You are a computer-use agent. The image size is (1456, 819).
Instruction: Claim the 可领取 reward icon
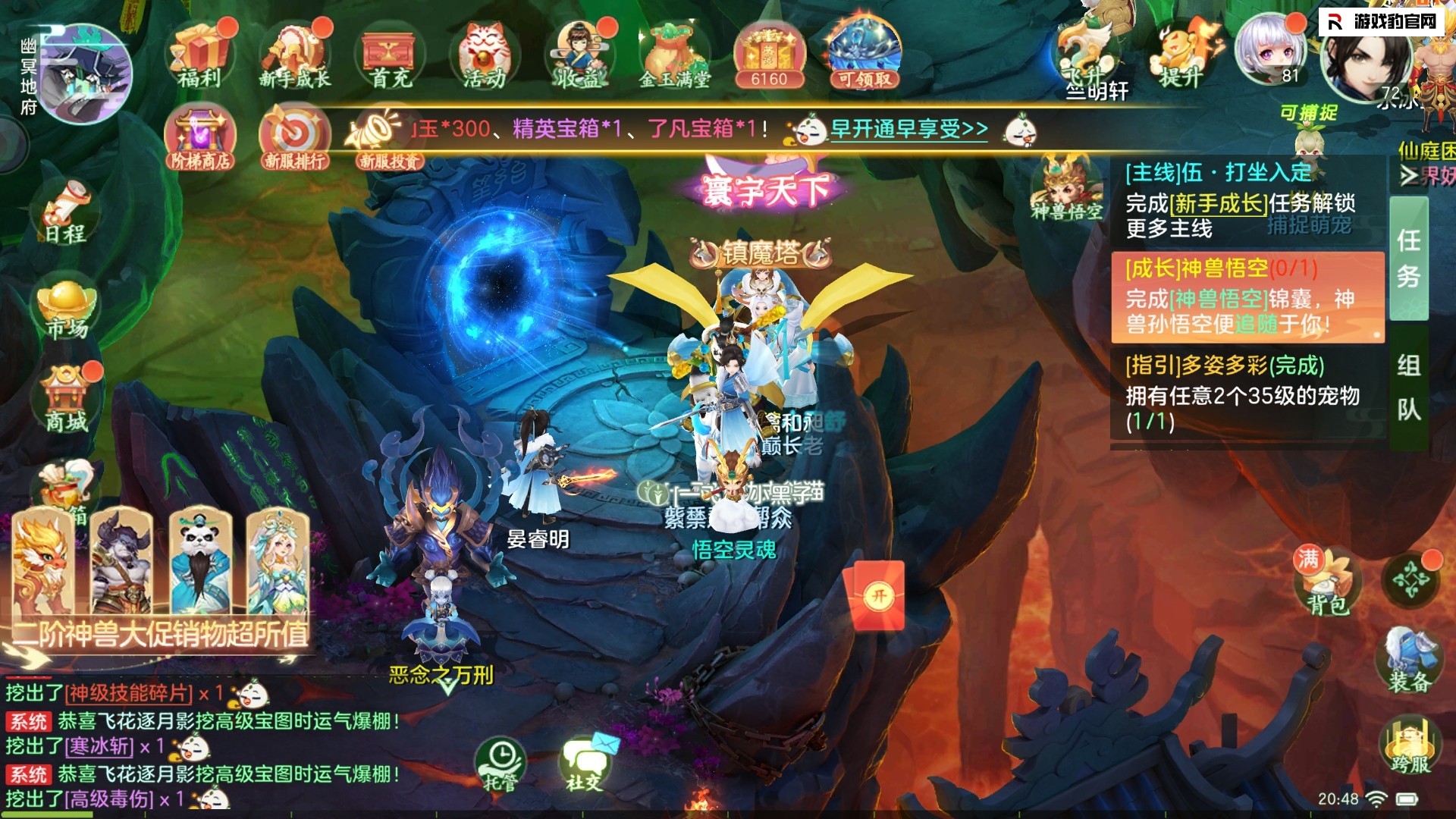(x=864, y=55)
